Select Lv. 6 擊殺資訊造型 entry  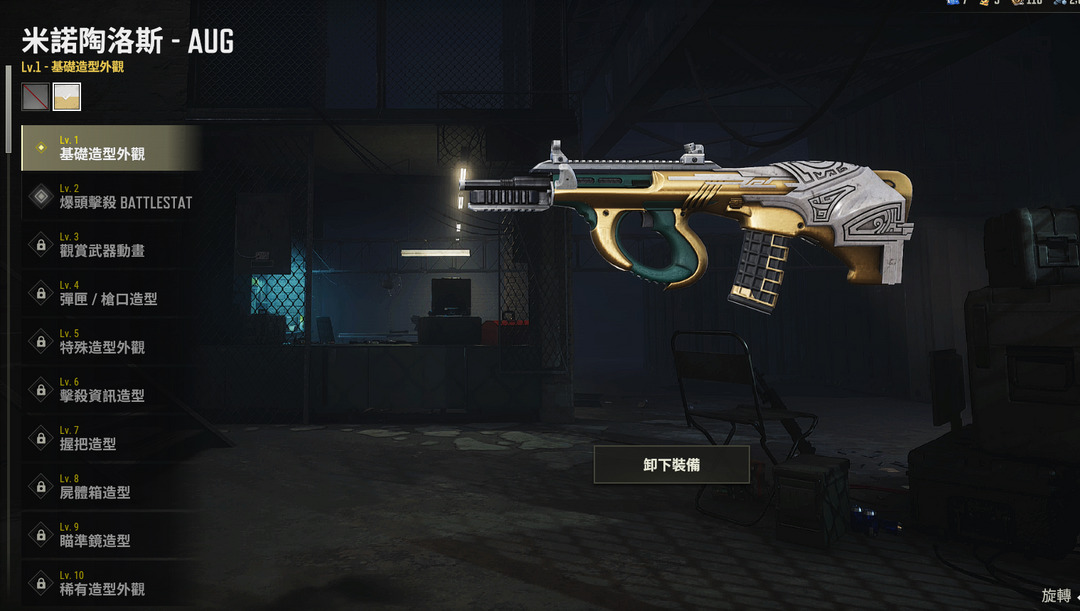pos(110,389)
